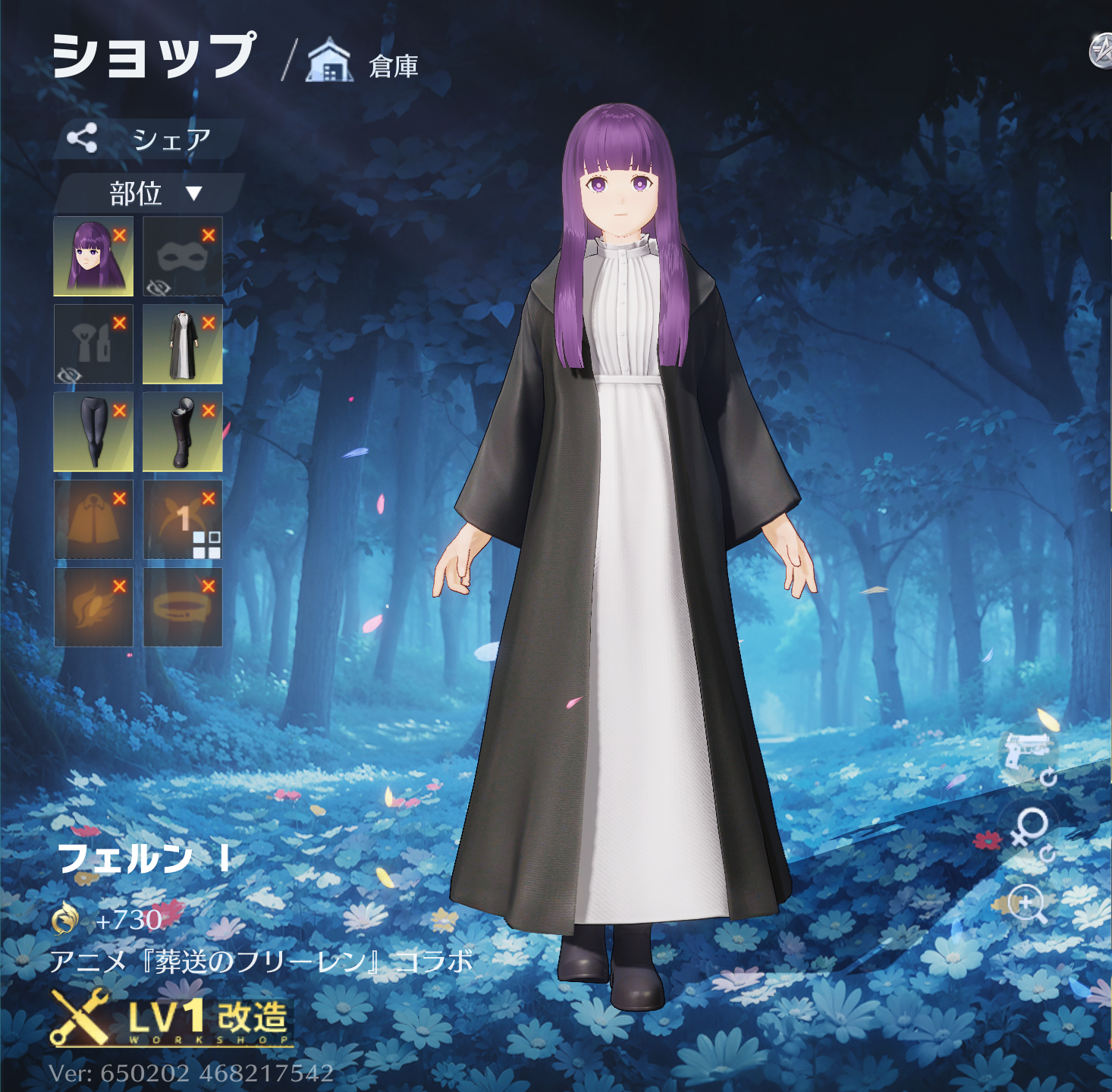This screenshot has width=1112, height=1092.
Task: Select the mask face slot
Action: 182,256
